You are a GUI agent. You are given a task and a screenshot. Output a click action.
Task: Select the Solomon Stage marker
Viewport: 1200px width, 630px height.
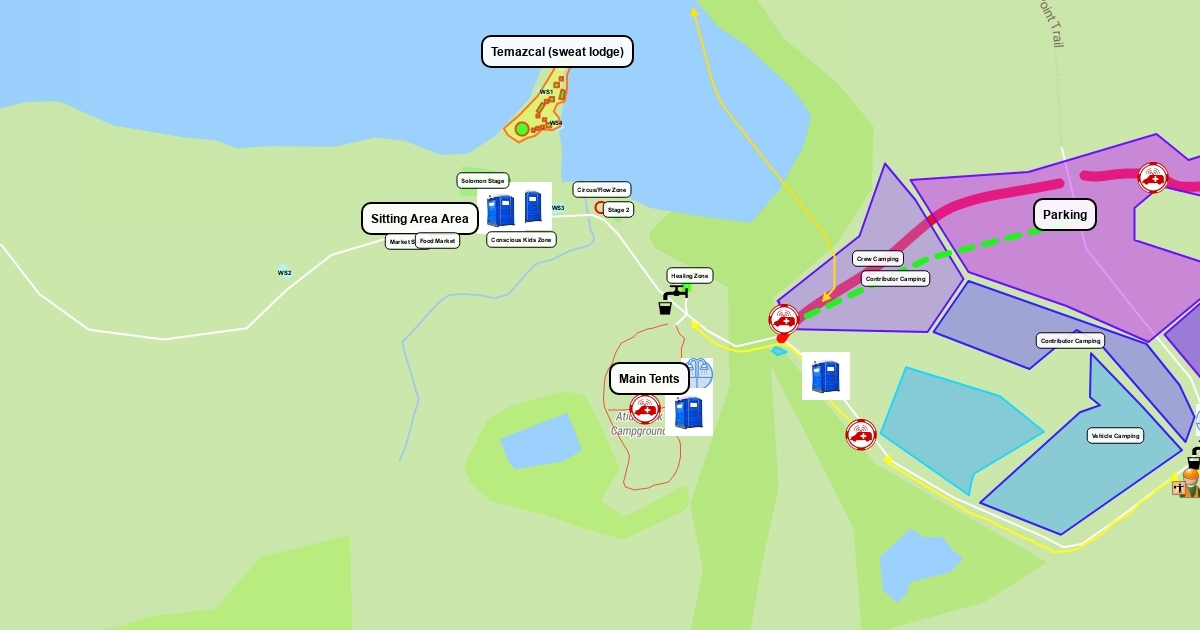[x=483, y=181]
